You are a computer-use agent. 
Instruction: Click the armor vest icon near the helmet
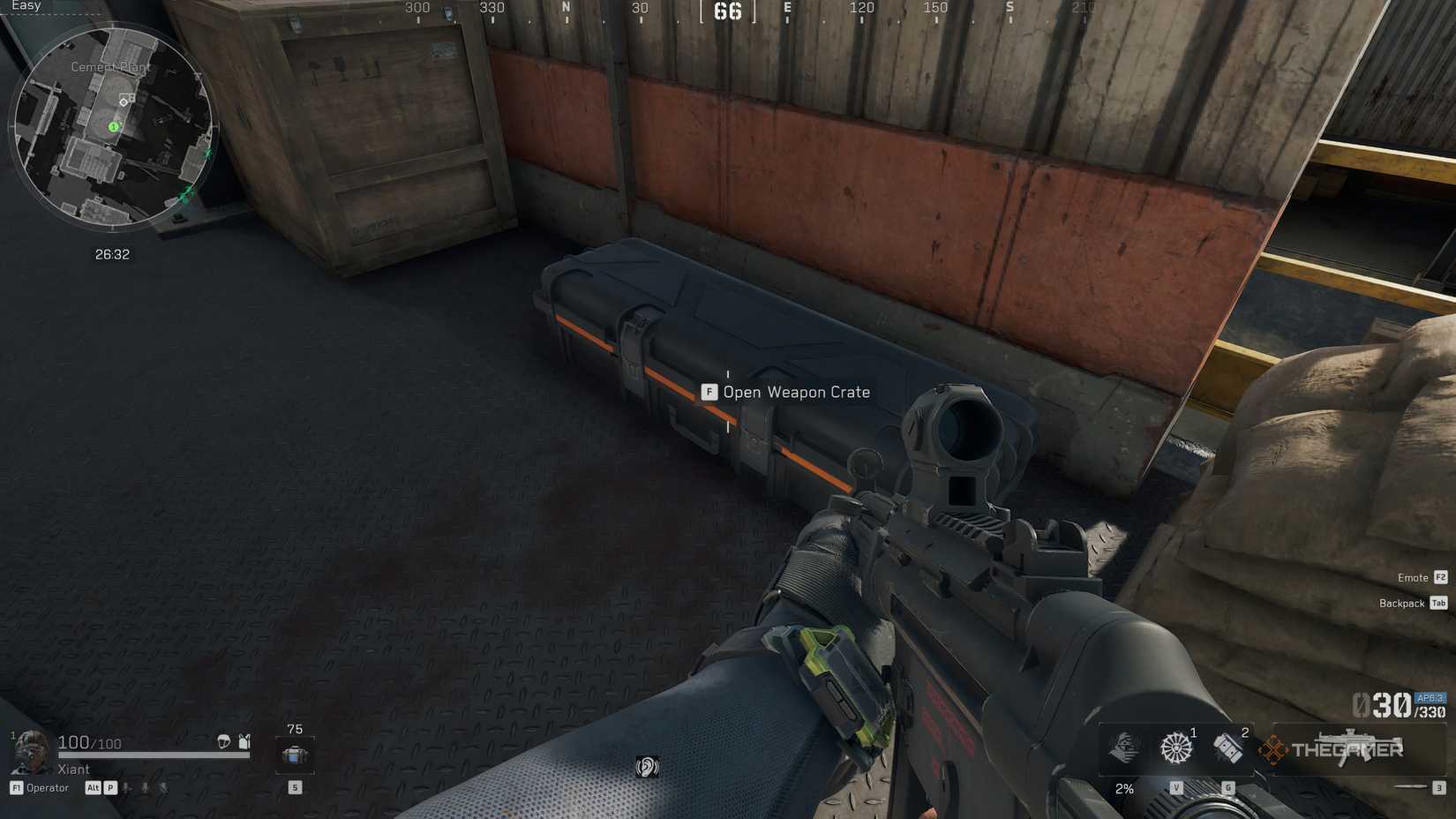[244, 743]
